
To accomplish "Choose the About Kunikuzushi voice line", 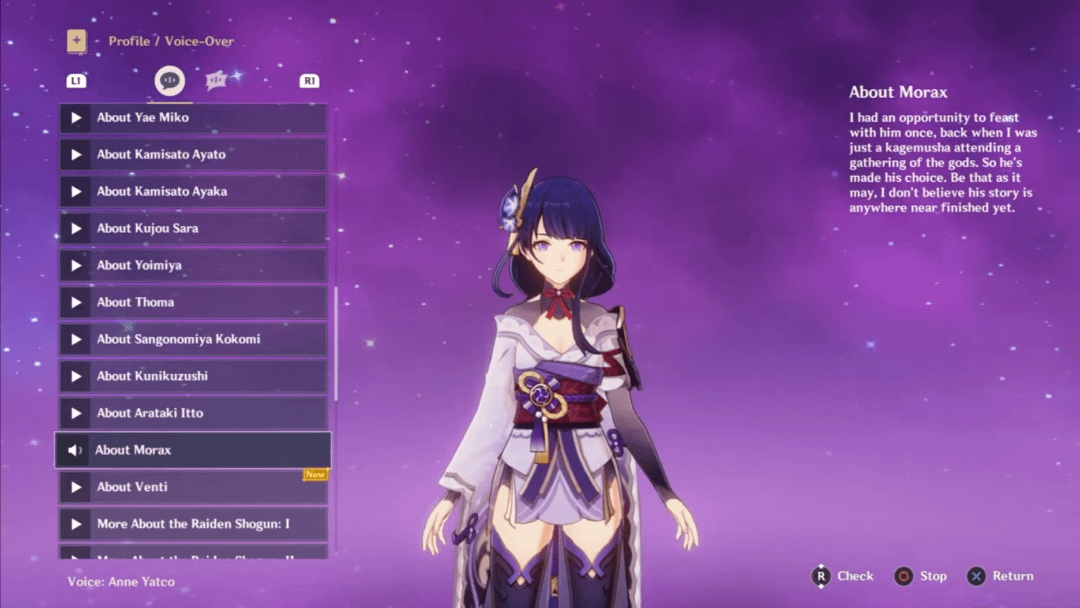I will tap(192, 377).
